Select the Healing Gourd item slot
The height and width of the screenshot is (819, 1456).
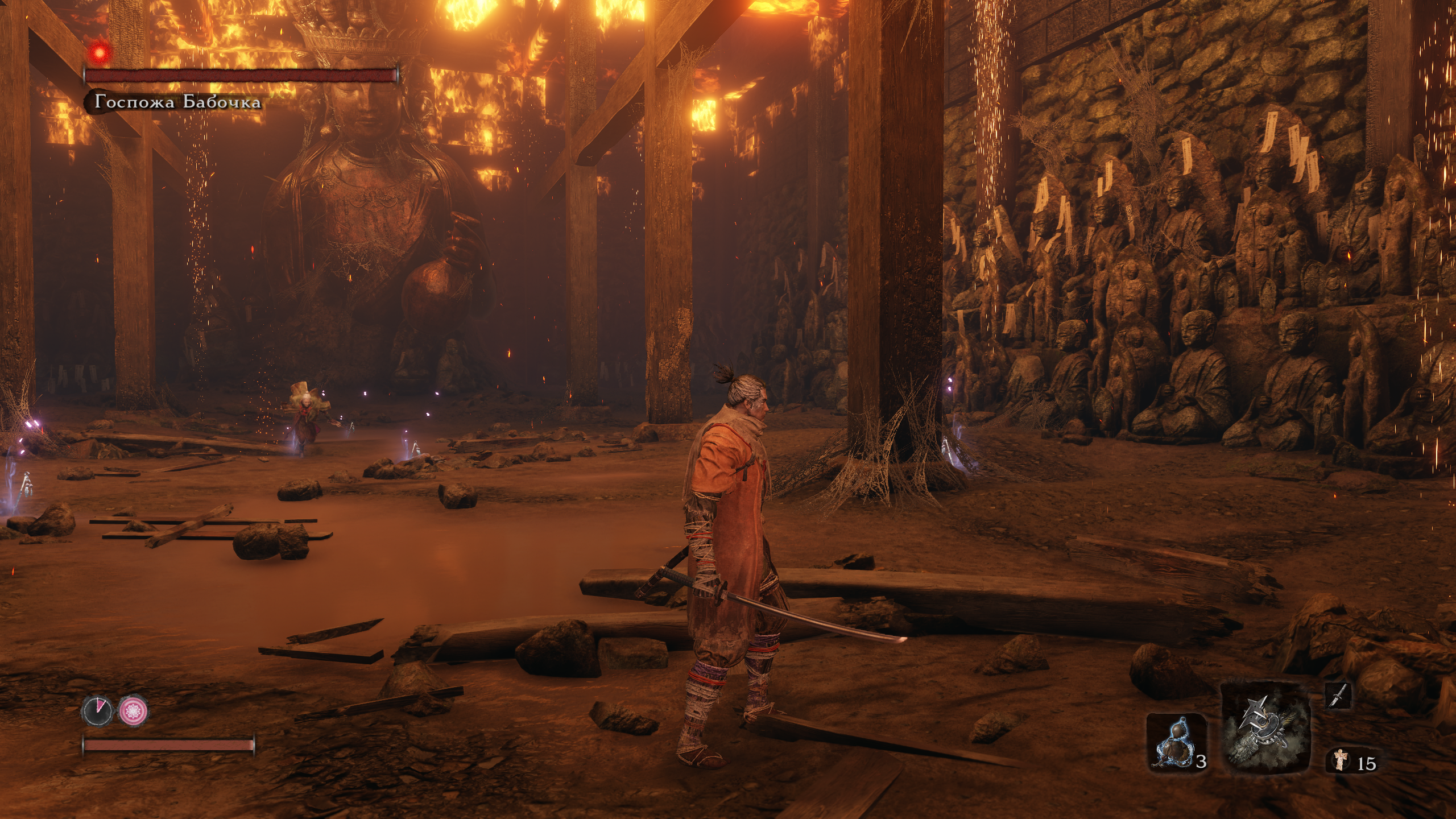pos(1175,743)
